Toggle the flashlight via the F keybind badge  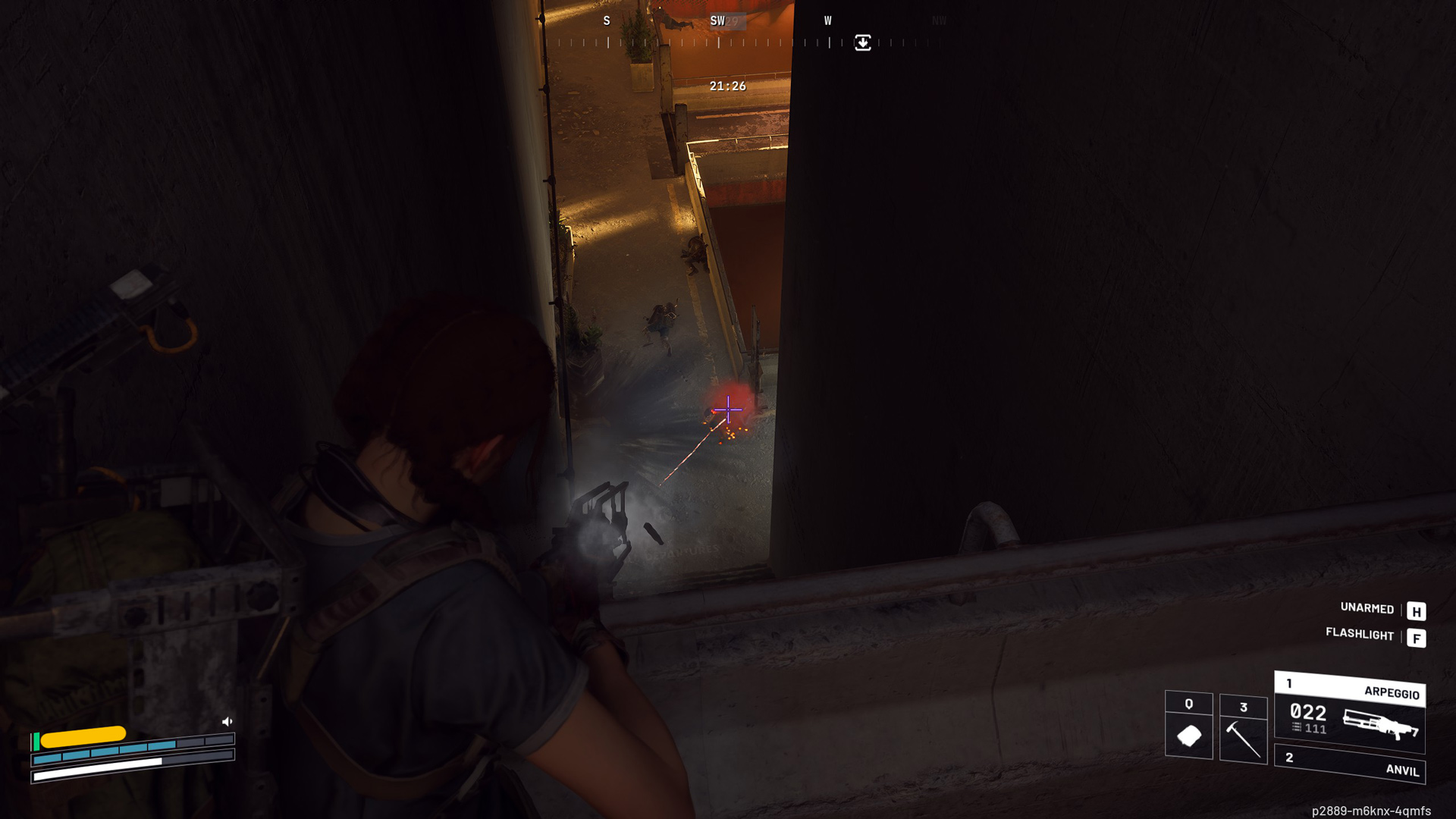pos(1417,637)
